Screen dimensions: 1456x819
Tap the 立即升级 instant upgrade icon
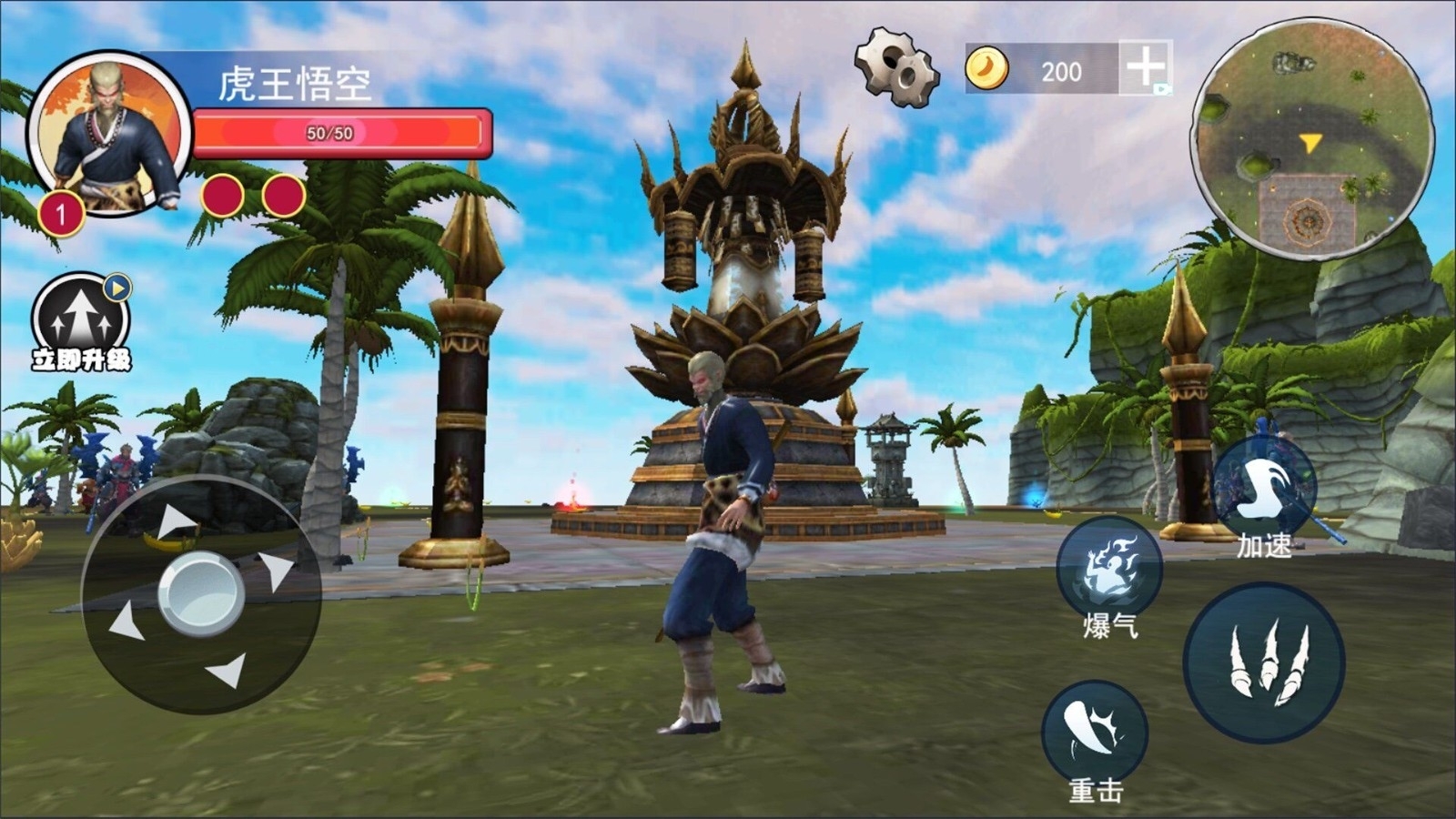point(81,320)
